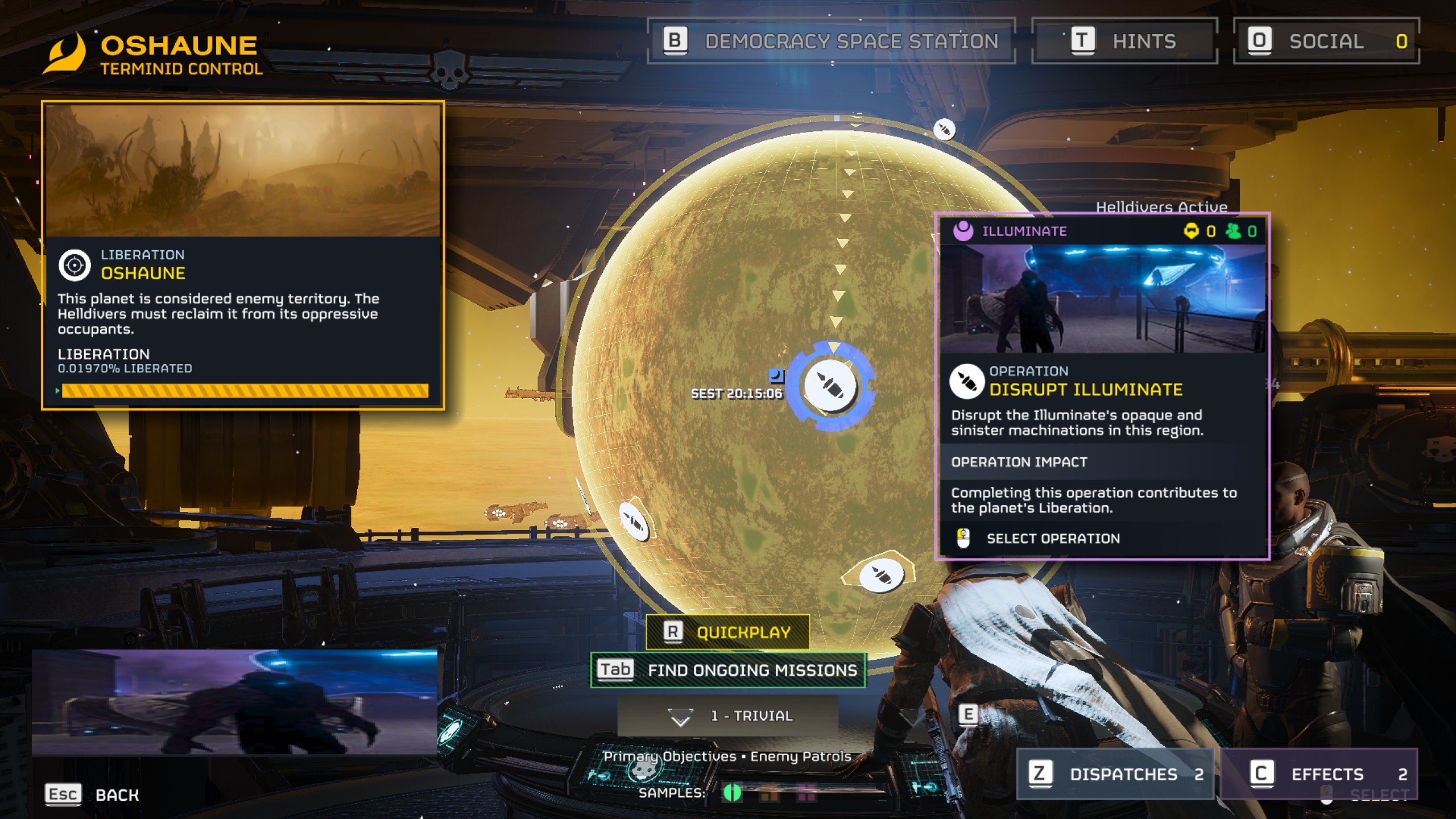This screenshot has width=1456, height=819.
Task: Show the Hints panel
Action: click(1124, 42)
